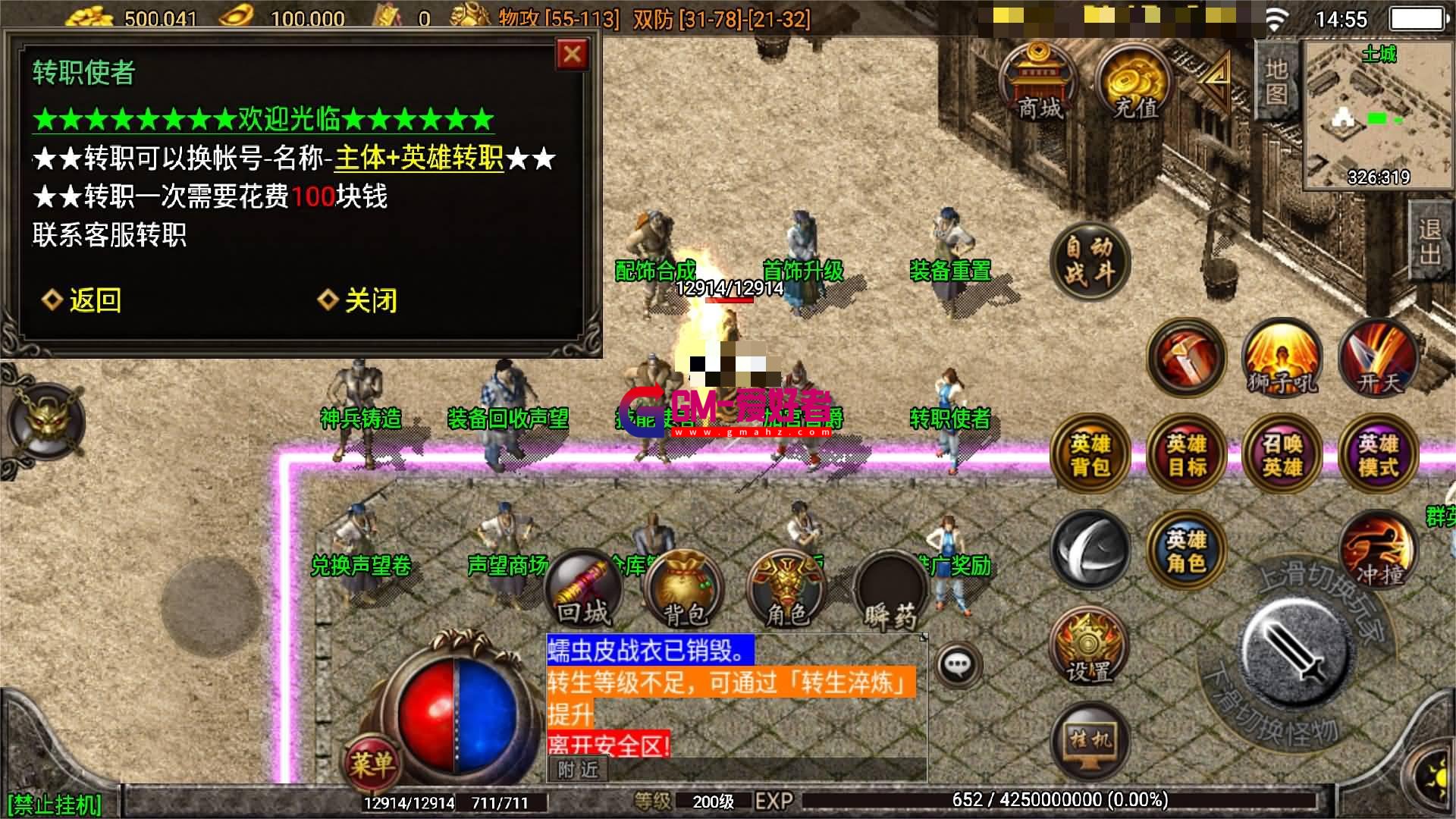Follow the 主体+英雄转职 link
This screenshot has width=1456, height=819.
point(419,158)
